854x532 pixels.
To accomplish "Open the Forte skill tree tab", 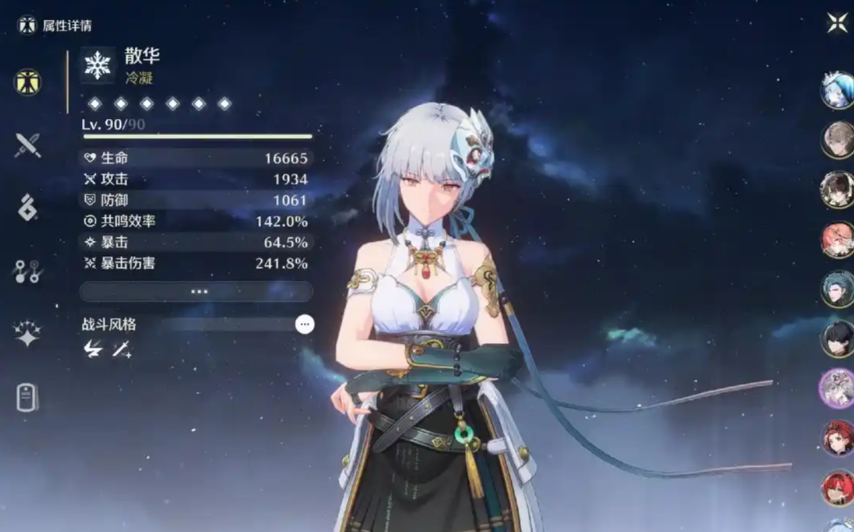I will [28, 271].
